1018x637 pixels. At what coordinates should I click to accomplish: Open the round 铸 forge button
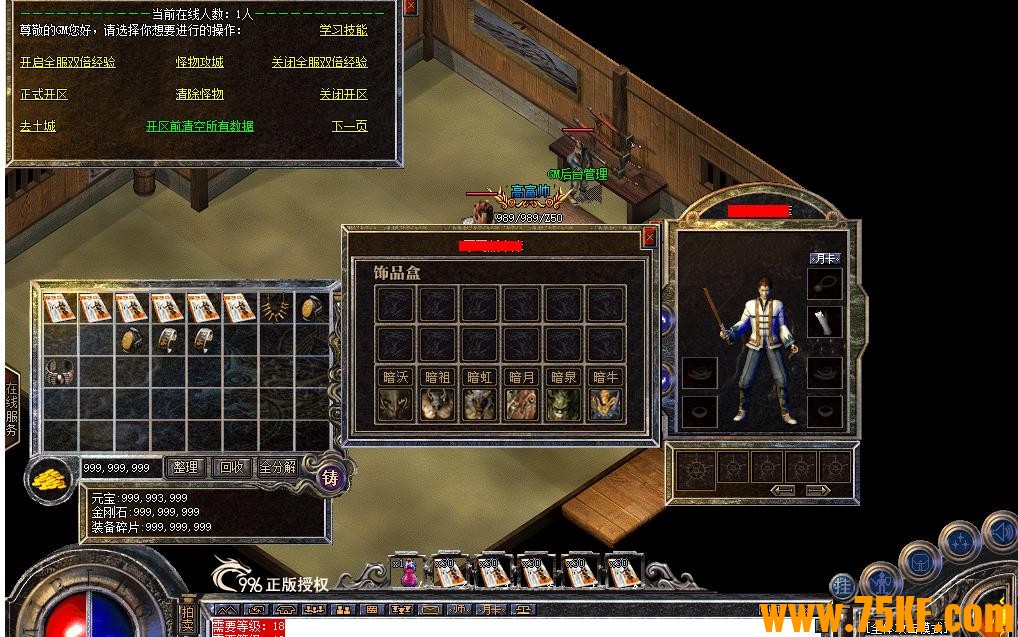click(x=330, y=478)
